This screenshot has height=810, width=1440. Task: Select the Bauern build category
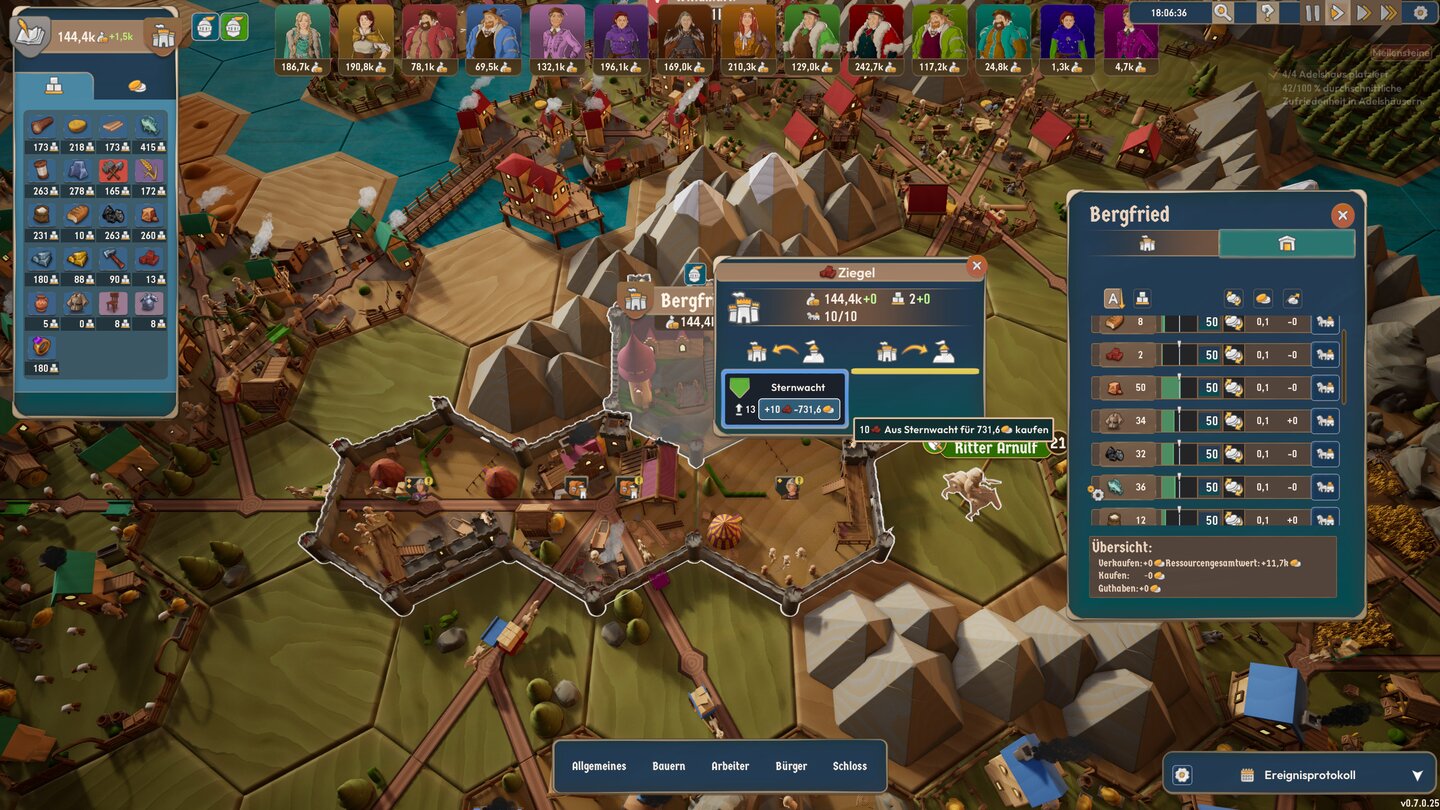(x=669, y=766)
